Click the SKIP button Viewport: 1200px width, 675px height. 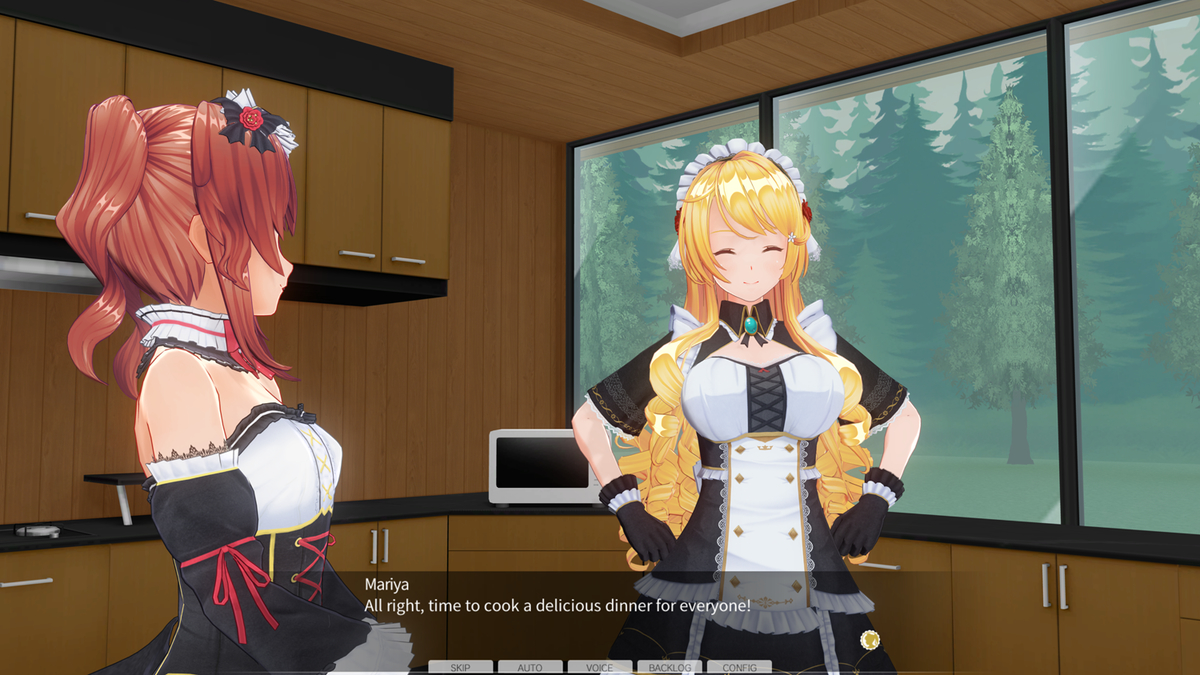point(460,667)
